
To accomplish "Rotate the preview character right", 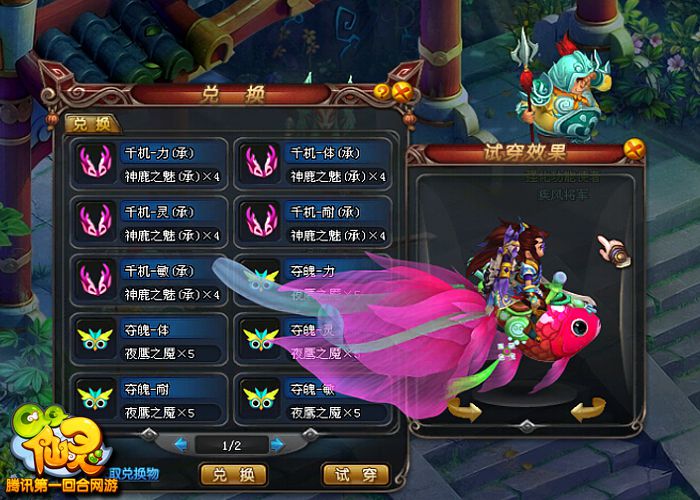I will pyautogui.click(x=589, y=408).
